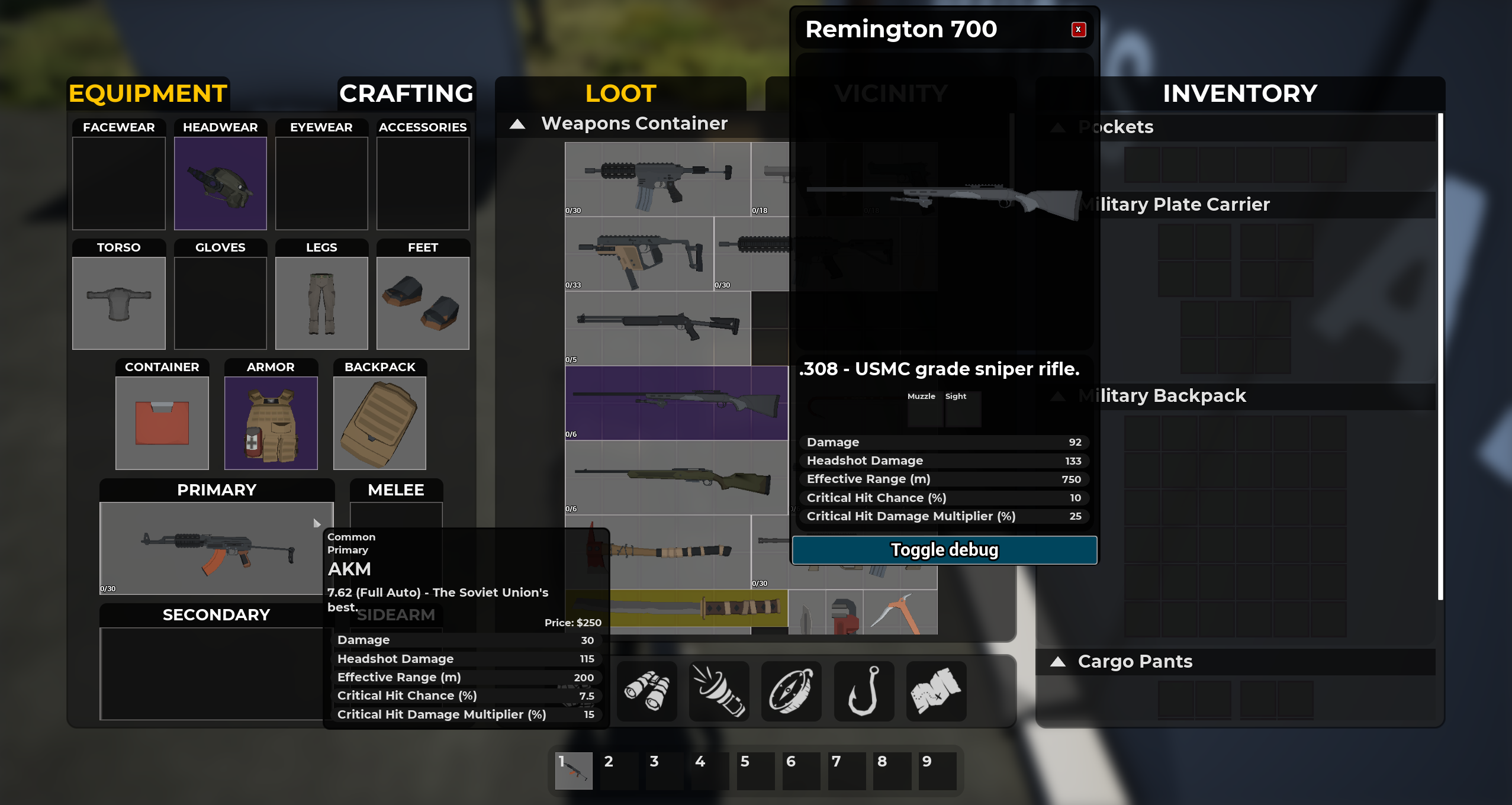Open the compass icon
This screenshot has height=805, width=1512.
pyautogui.click(x=792, y=691)
